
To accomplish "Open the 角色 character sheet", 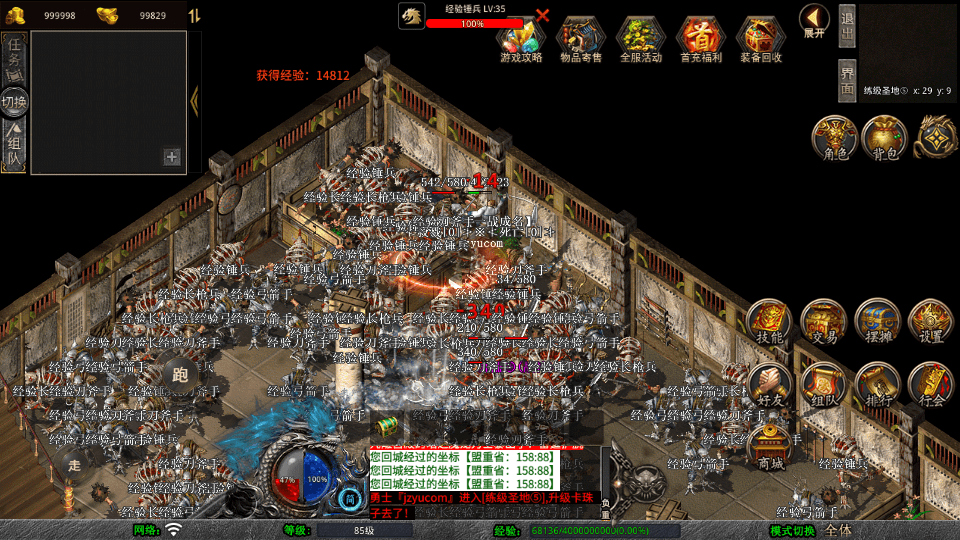I will (835, 138).
